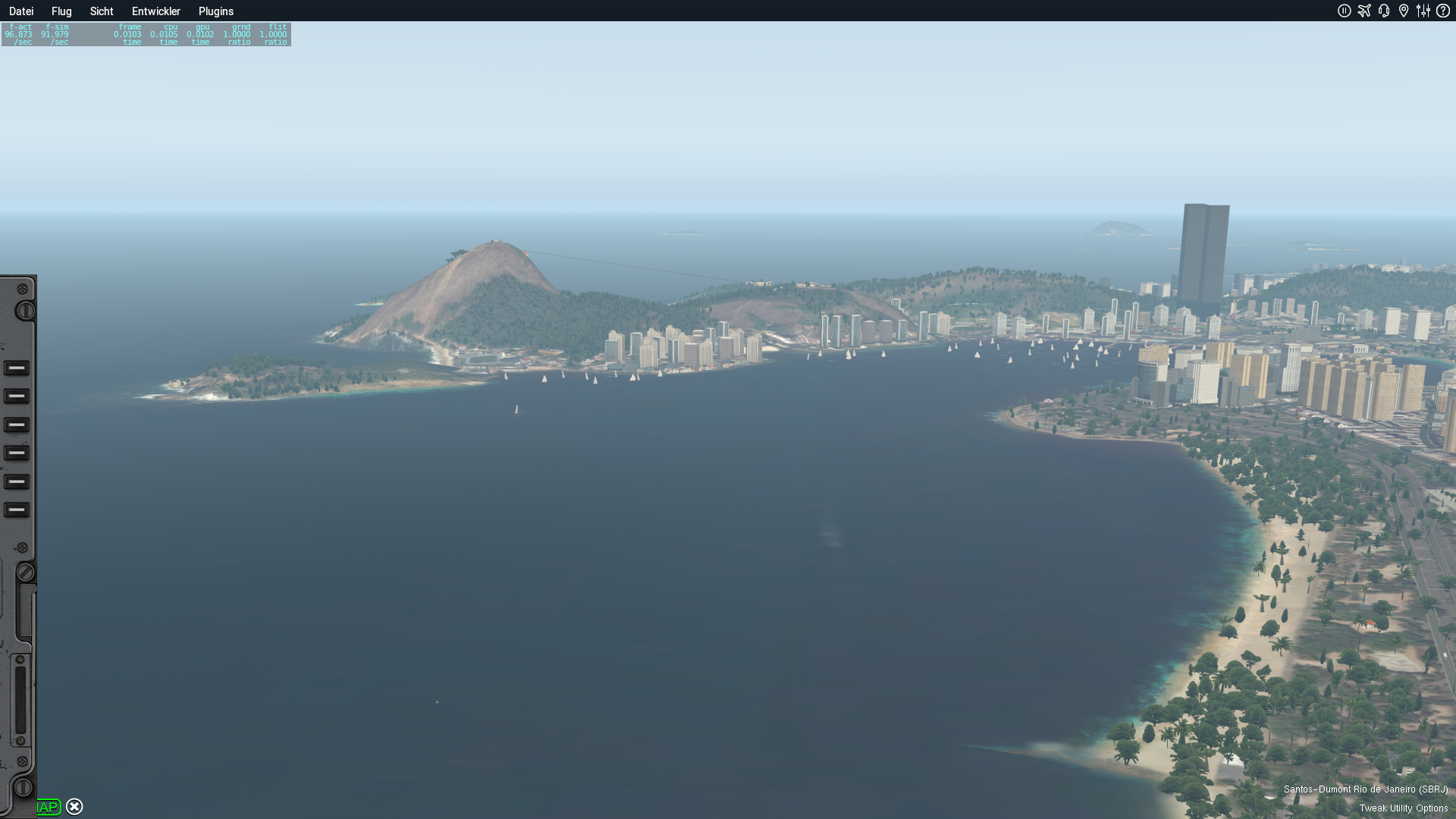Open the Plugins menu
1456x819 pixels.
pyautogui.click(x=216, y=11)
